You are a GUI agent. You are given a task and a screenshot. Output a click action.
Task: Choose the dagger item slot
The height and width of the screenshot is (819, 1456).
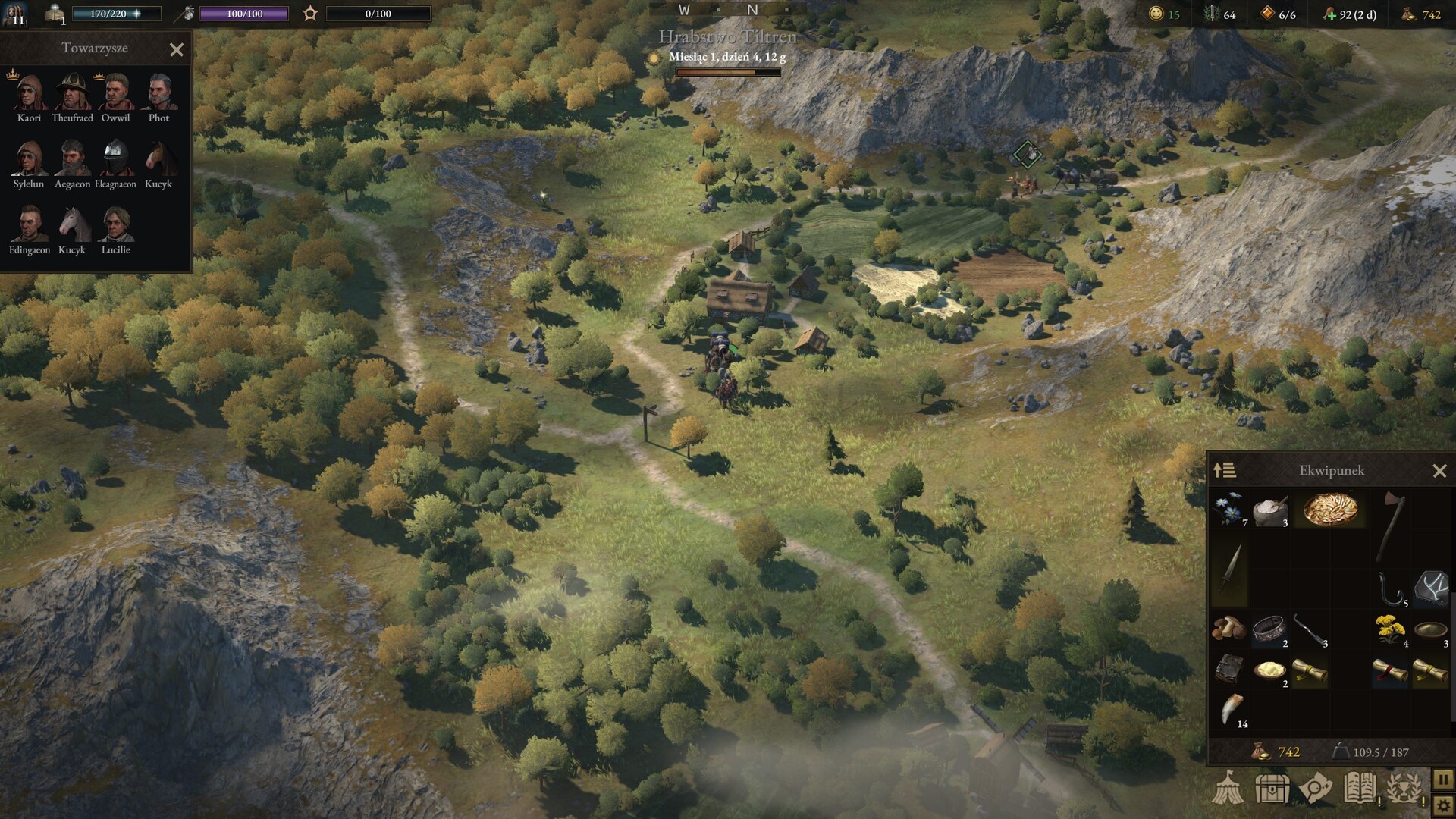1228,569
